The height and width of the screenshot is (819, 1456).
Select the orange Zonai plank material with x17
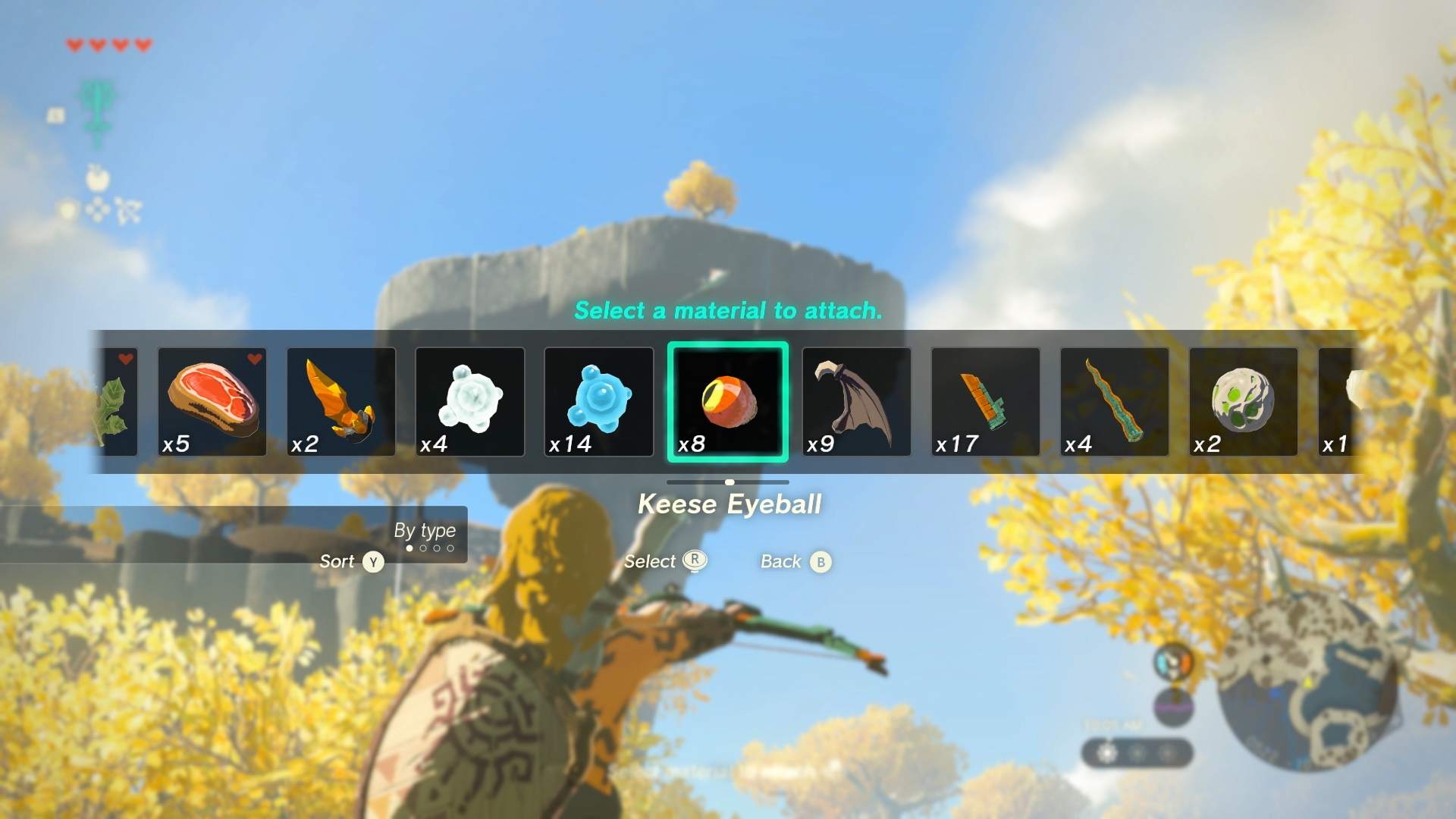(984, 400)
